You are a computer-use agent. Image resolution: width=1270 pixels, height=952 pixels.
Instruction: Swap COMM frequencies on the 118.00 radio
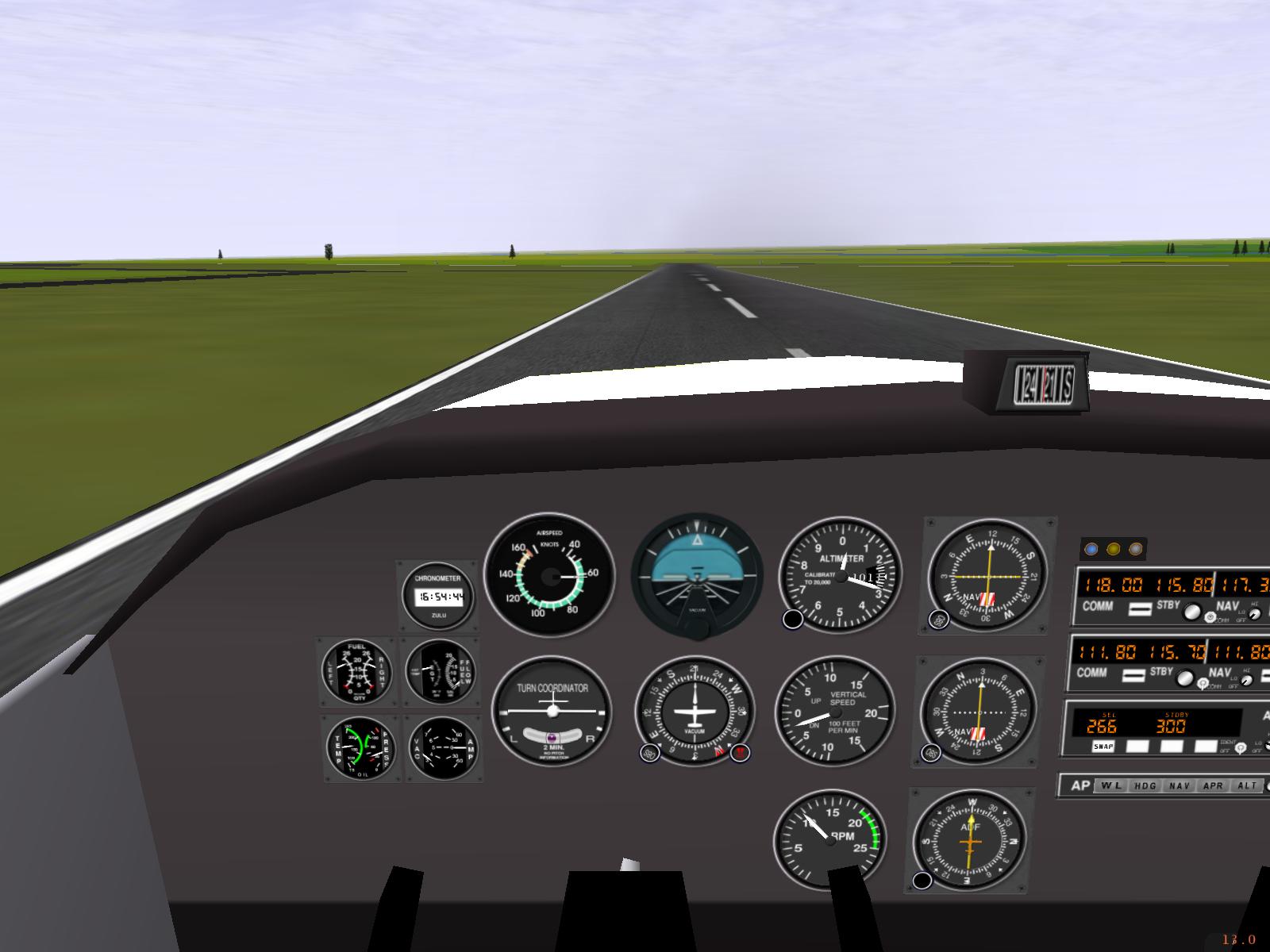tap(1140, 608)
